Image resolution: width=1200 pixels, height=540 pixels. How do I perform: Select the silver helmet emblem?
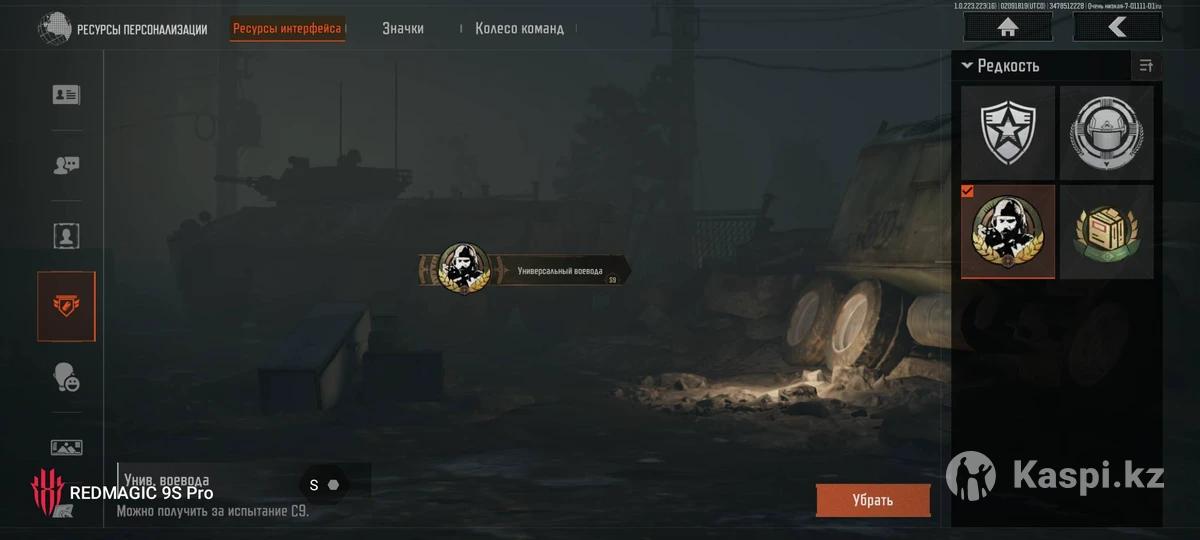coord(1106,131)
